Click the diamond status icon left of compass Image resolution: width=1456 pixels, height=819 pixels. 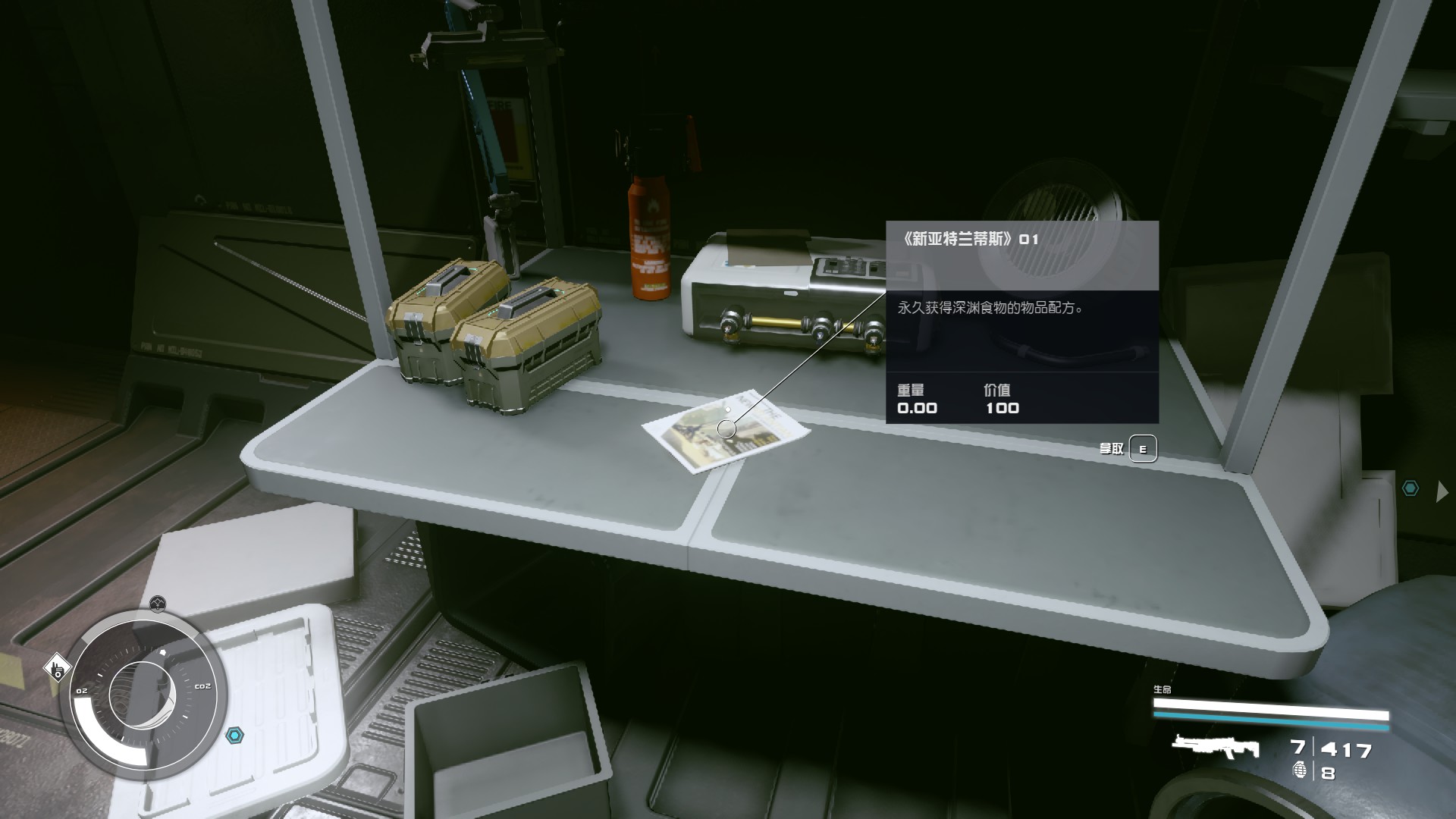pos(57,668)
